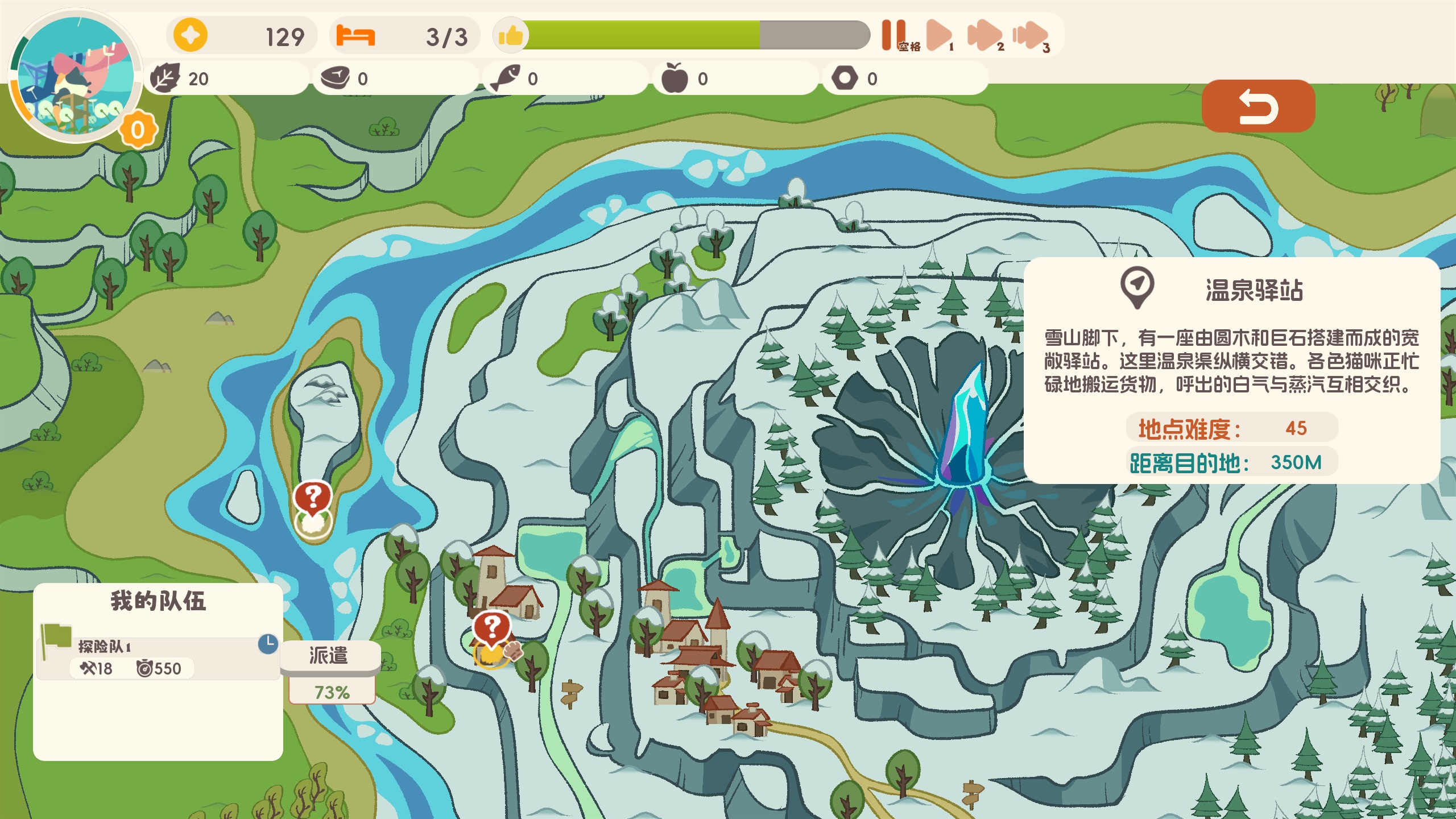Click the apple resource icon
This screenshot has height=819, width=1456.
(x=675, y=78)
